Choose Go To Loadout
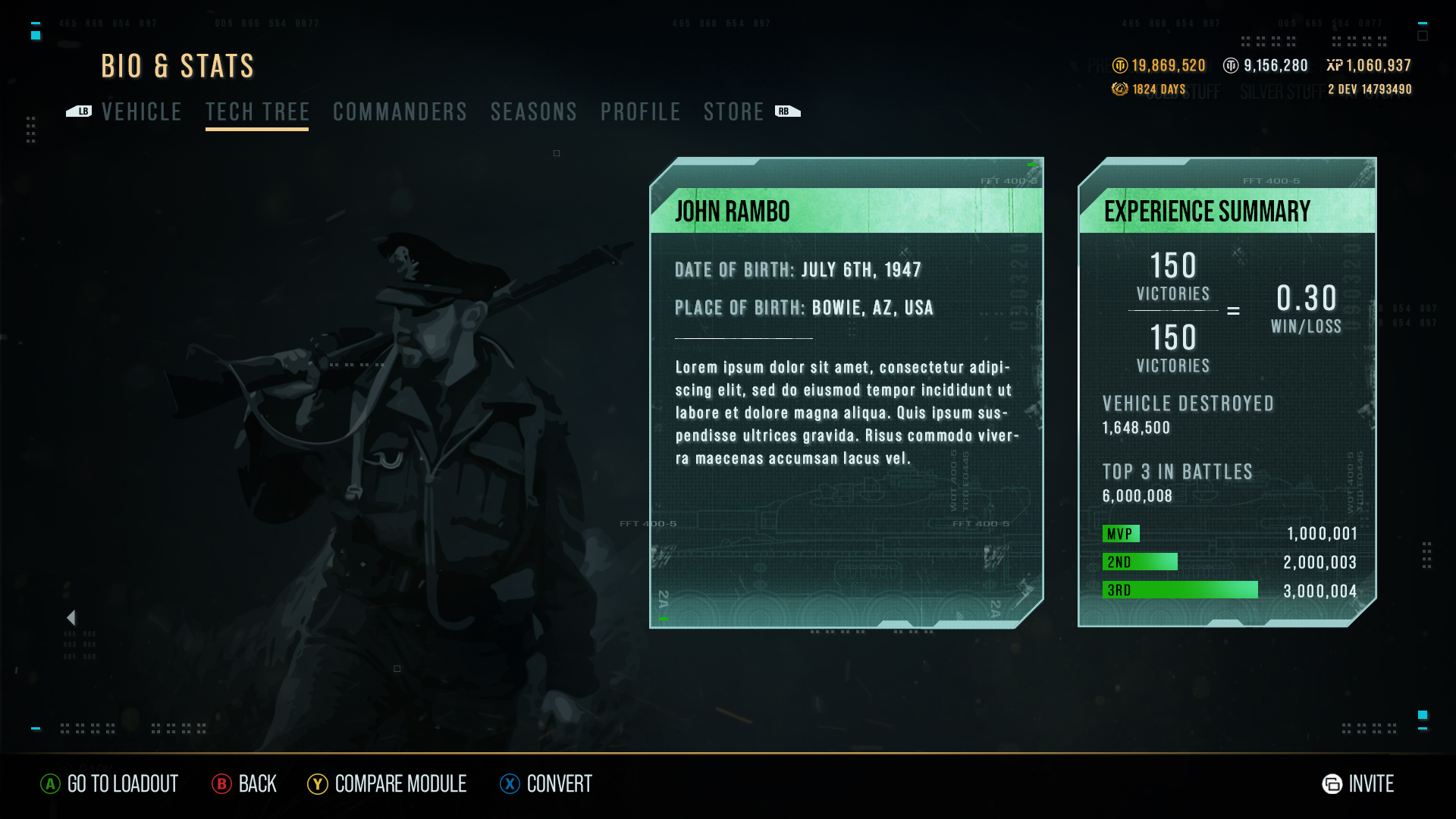This screenshot has width=1456, height=819. [x=109, y=784]
